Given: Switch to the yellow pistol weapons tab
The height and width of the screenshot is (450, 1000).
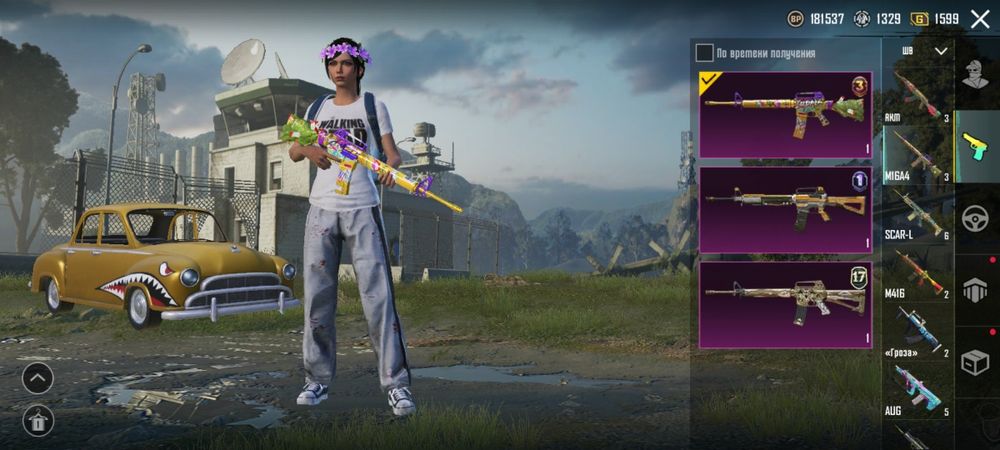Looking at the screenshot, I should point(976,145).
